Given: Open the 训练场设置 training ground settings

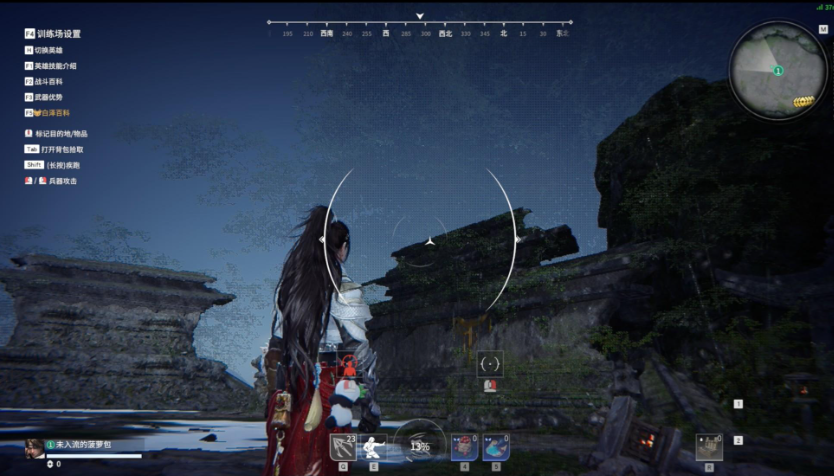Looking at the screenshot, I should point(58,34).
